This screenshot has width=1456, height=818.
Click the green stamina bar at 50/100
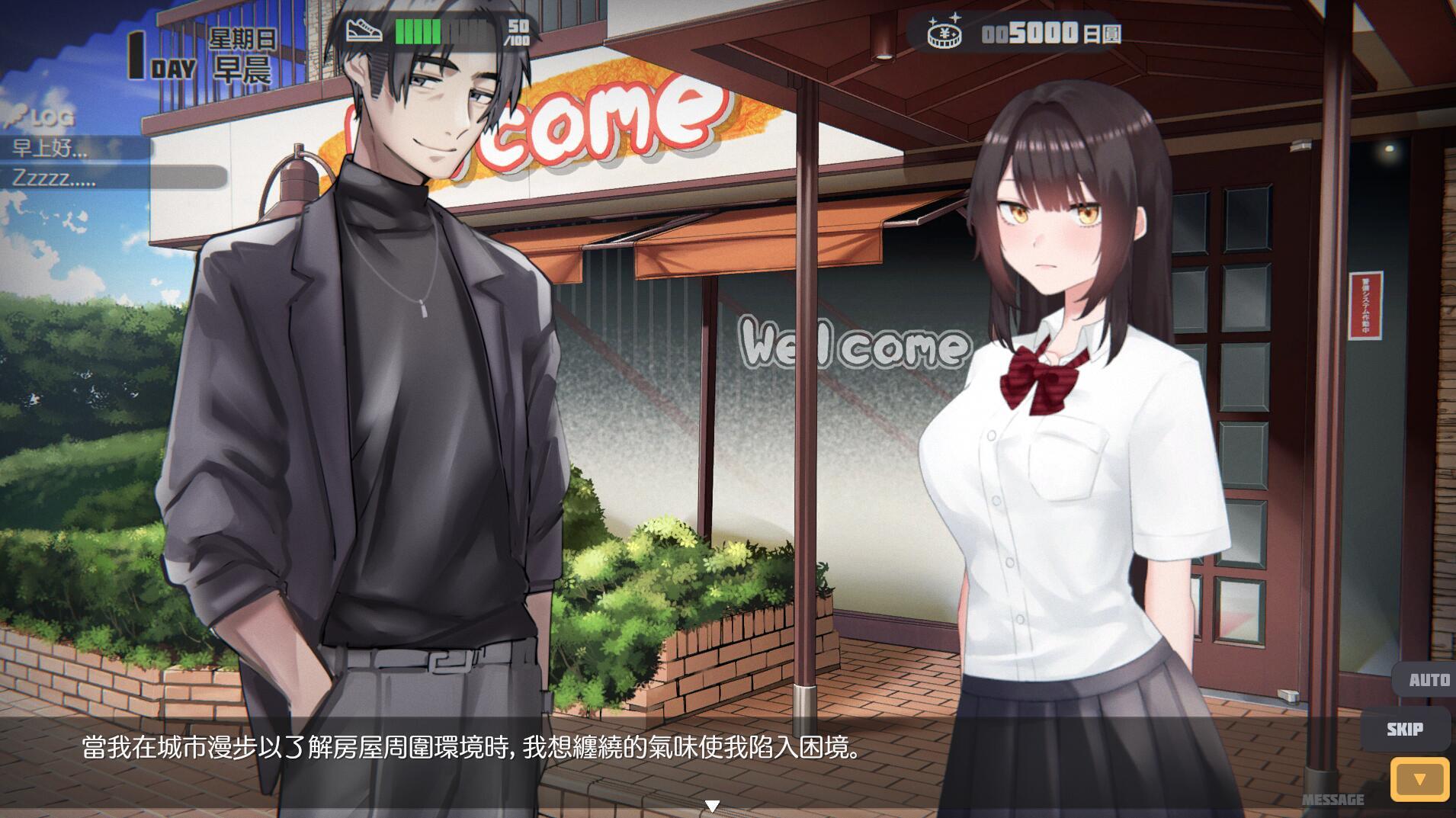(419, 29)
